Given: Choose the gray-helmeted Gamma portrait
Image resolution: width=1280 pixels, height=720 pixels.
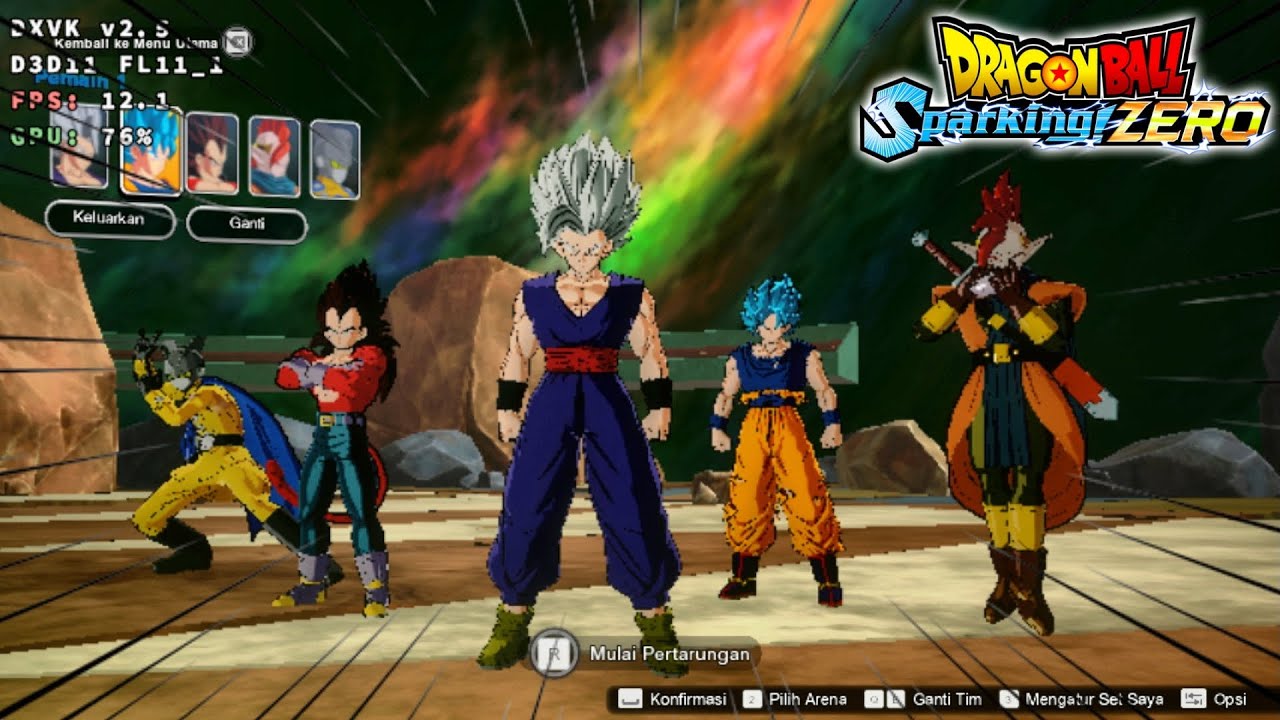Looking at the screenshot, I should pos(334,159).
